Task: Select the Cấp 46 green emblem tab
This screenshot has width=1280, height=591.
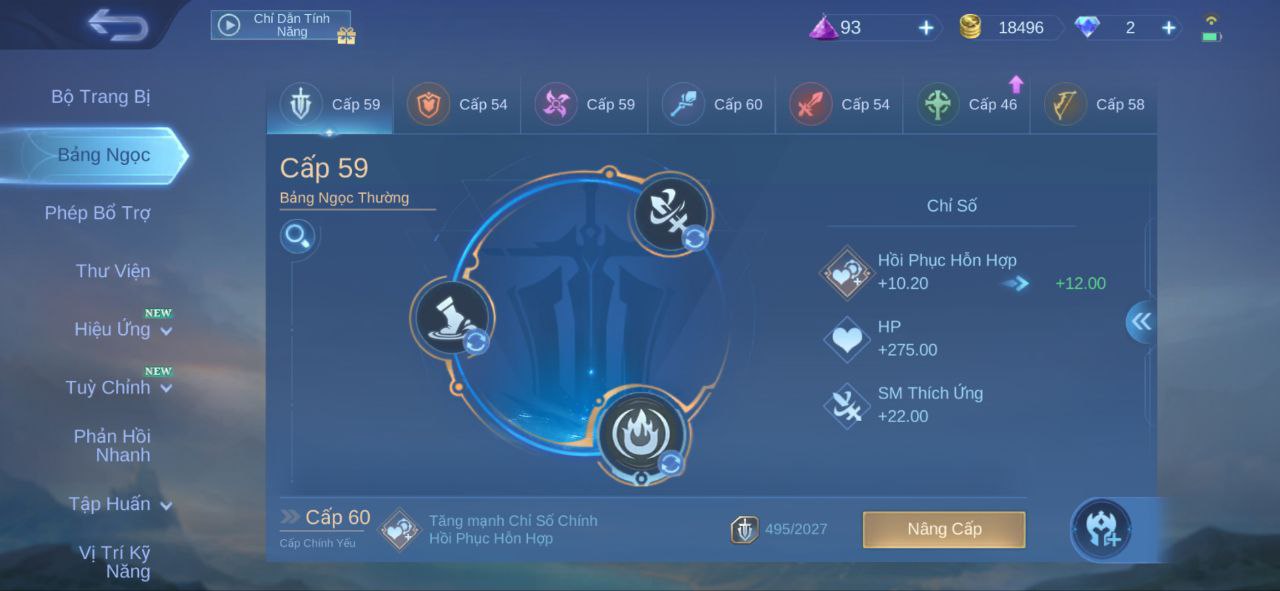Action: tap(967, 104)
